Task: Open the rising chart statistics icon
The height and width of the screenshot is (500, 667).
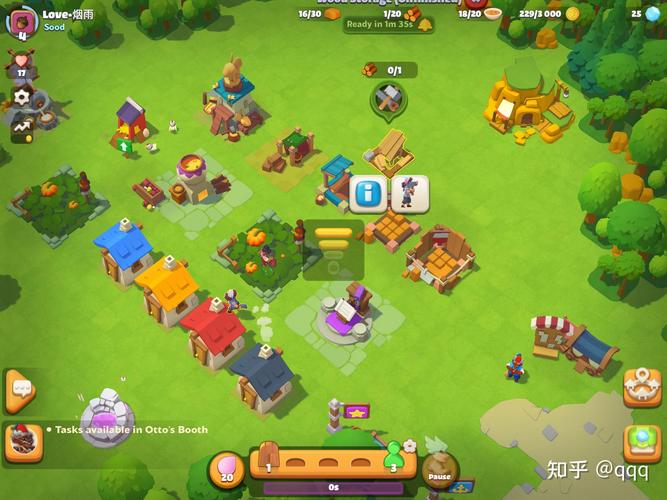Action: (21, 128)
